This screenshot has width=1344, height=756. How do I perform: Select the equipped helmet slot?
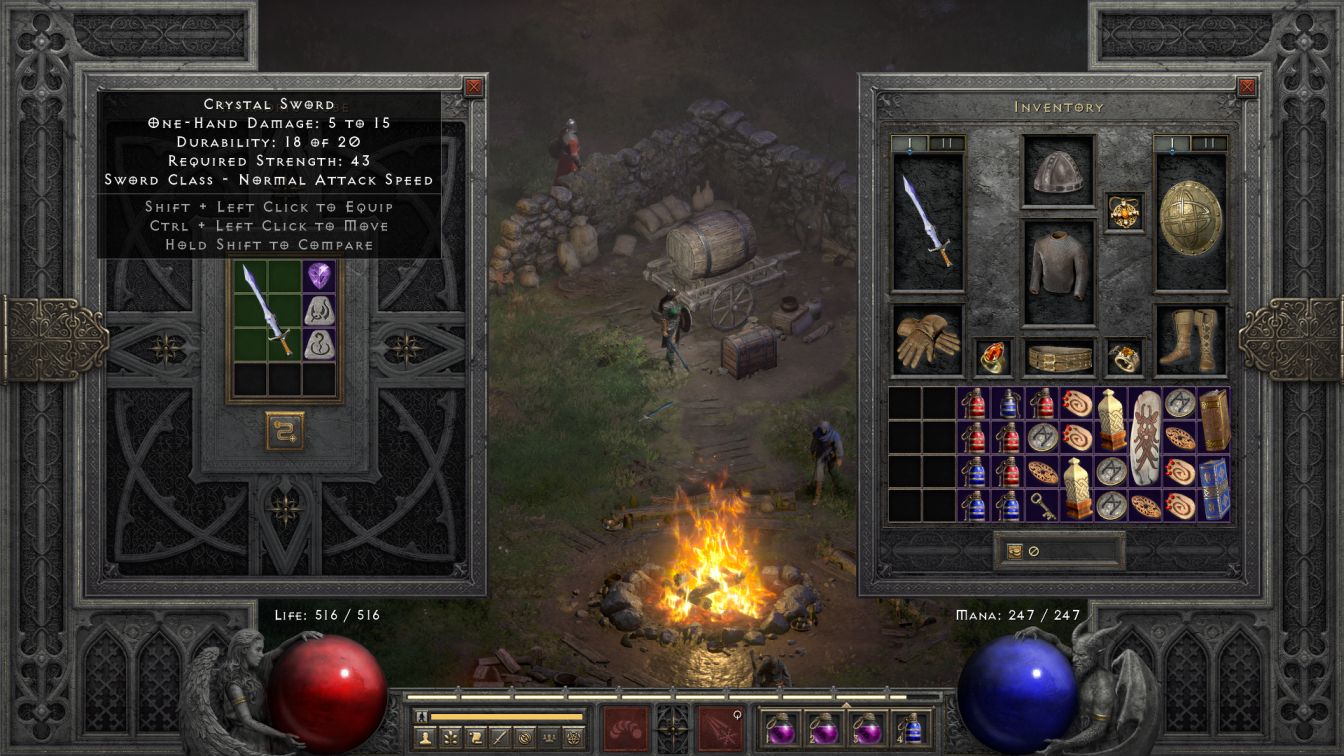[x=1058, y=171]
